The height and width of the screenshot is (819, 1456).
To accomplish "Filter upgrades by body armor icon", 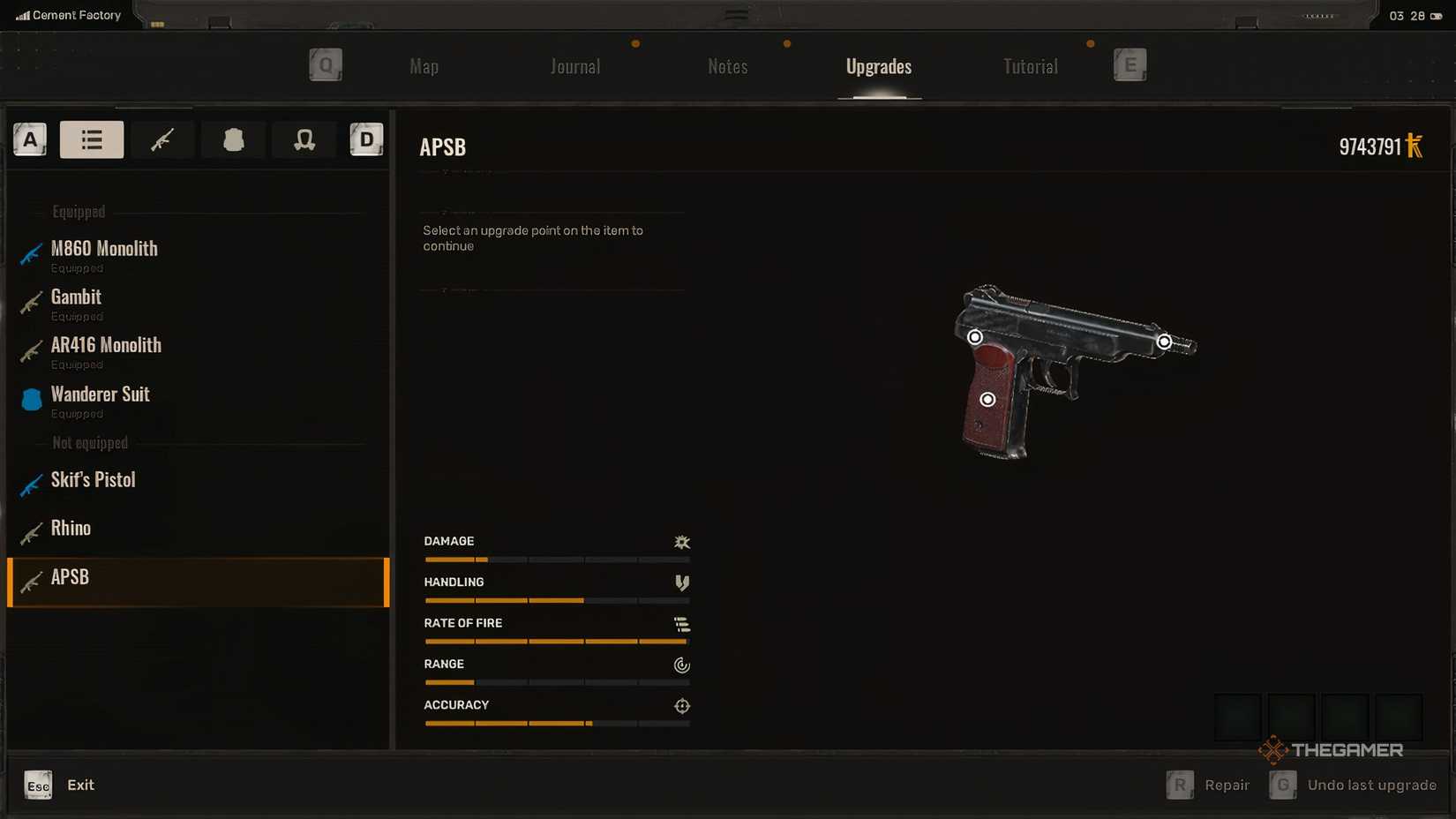I will 233,139.
